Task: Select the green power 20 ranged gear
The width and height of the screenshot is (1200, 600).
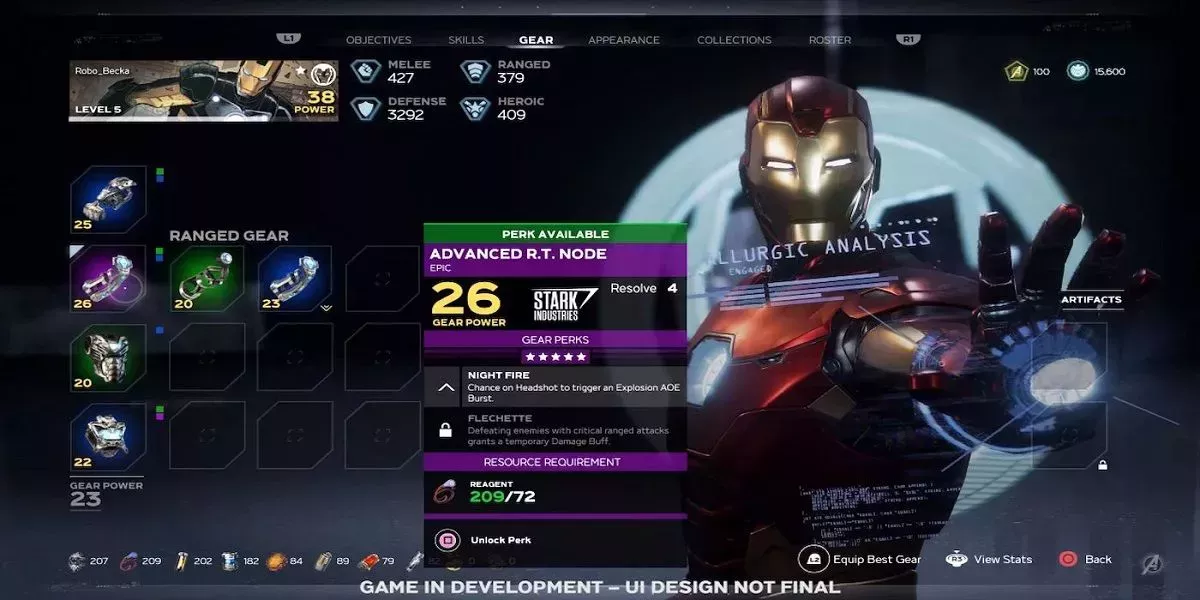Action: tap(207, 278)
